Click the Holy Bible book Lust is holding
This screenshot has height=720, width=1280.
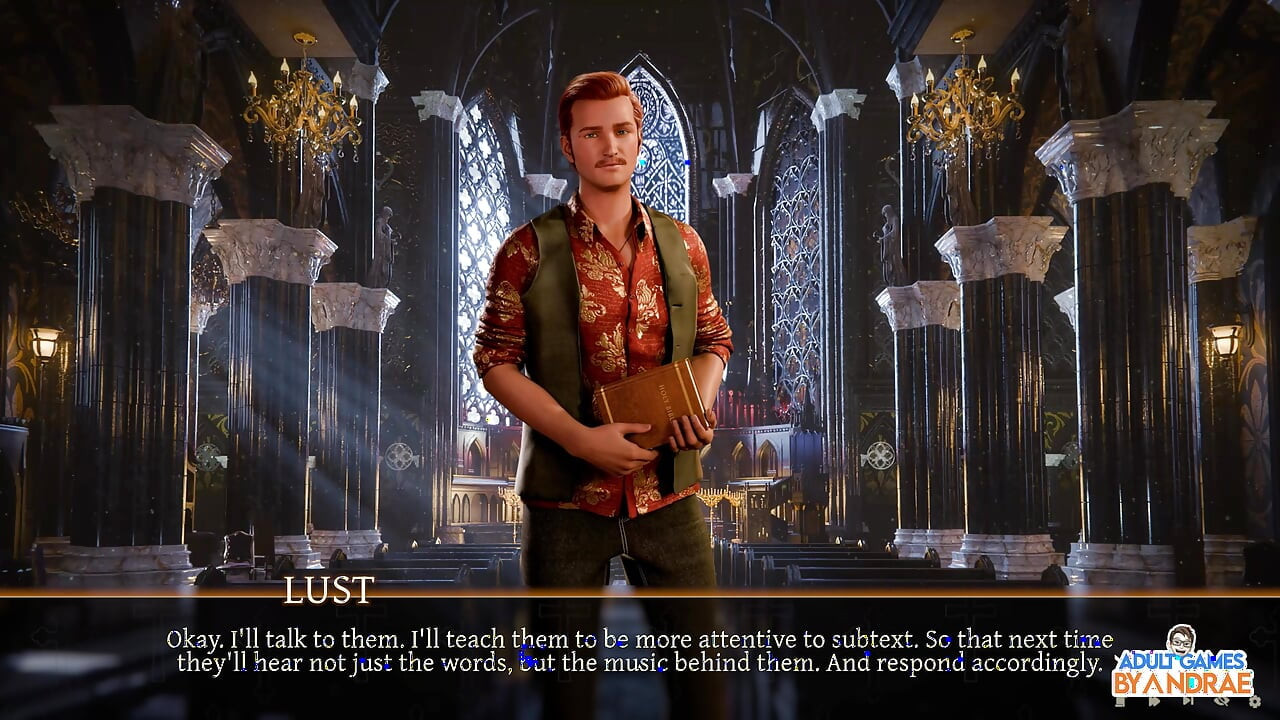[649, 411]
